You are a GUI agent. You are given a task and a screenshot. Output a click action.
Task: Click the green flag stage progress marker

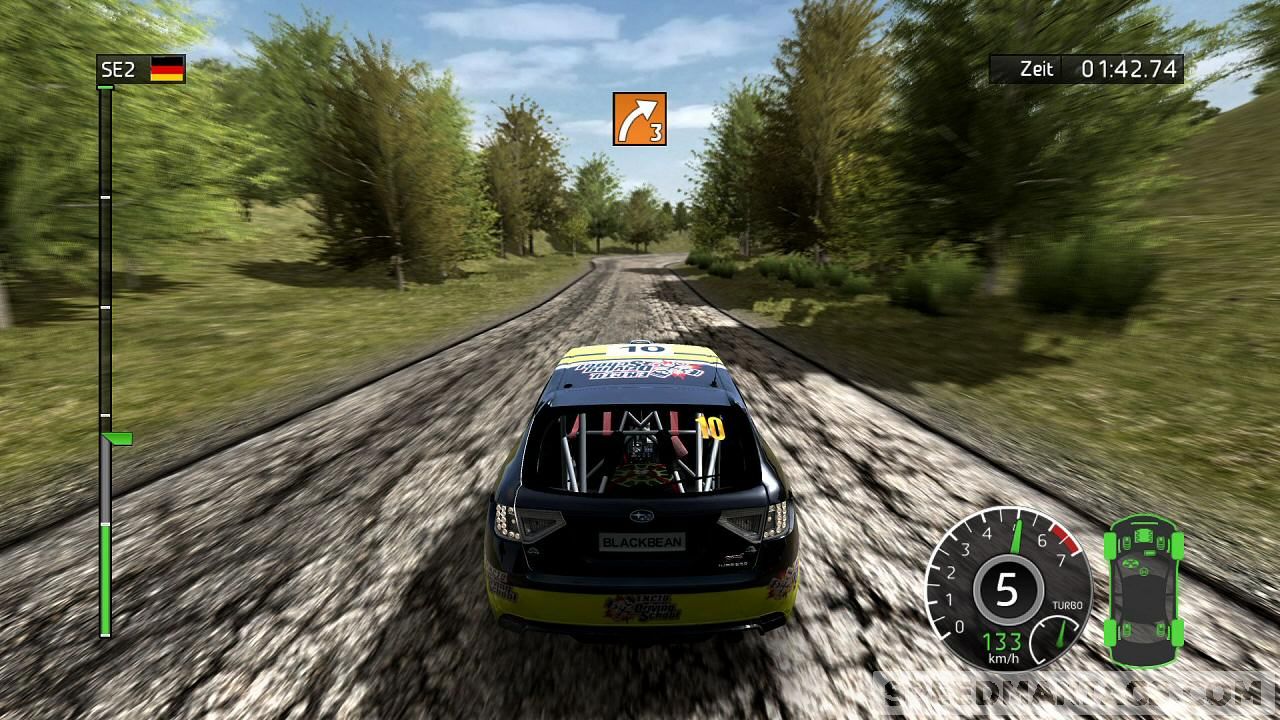click(x=118, y=438)
